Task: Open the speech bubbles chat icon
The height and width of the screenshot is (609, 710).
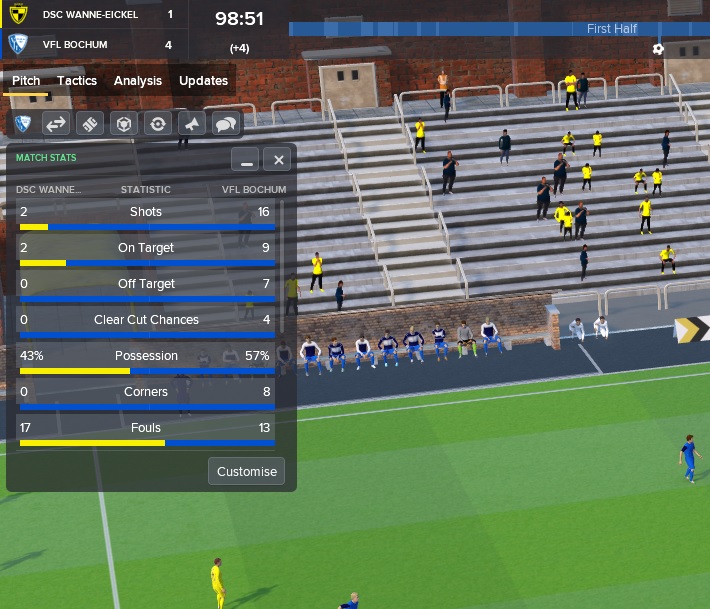Action: tap(225, 124)
